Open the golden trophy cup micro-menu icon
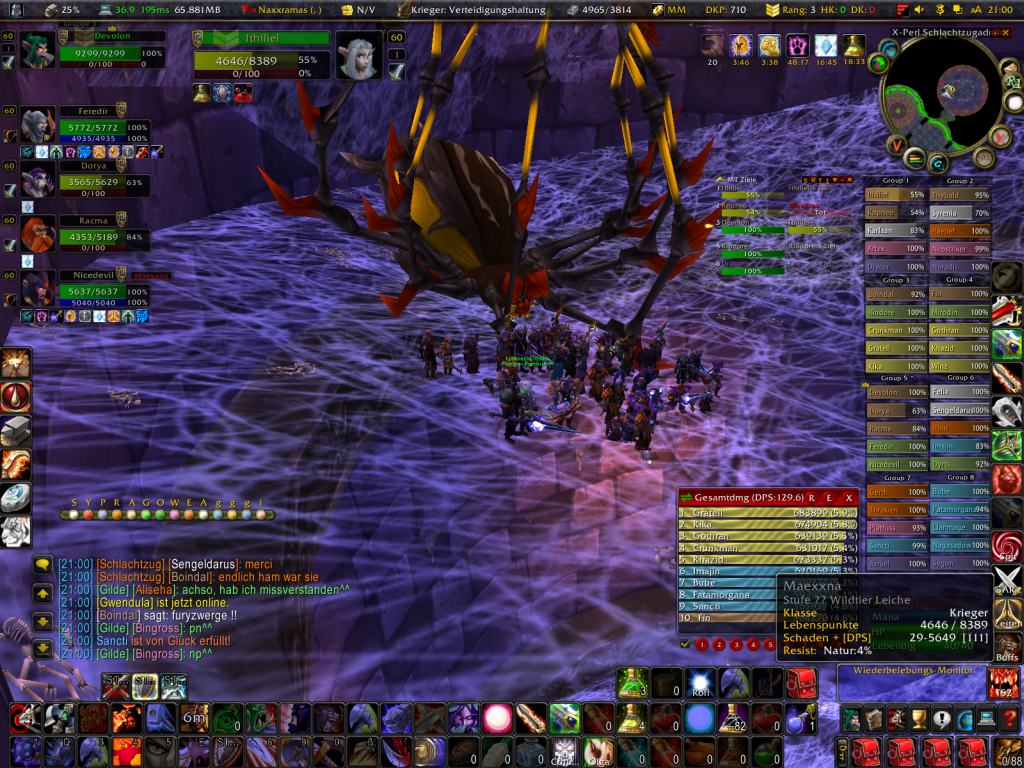The width and height of the screenshot is (1024, 768). coord(917,718)
